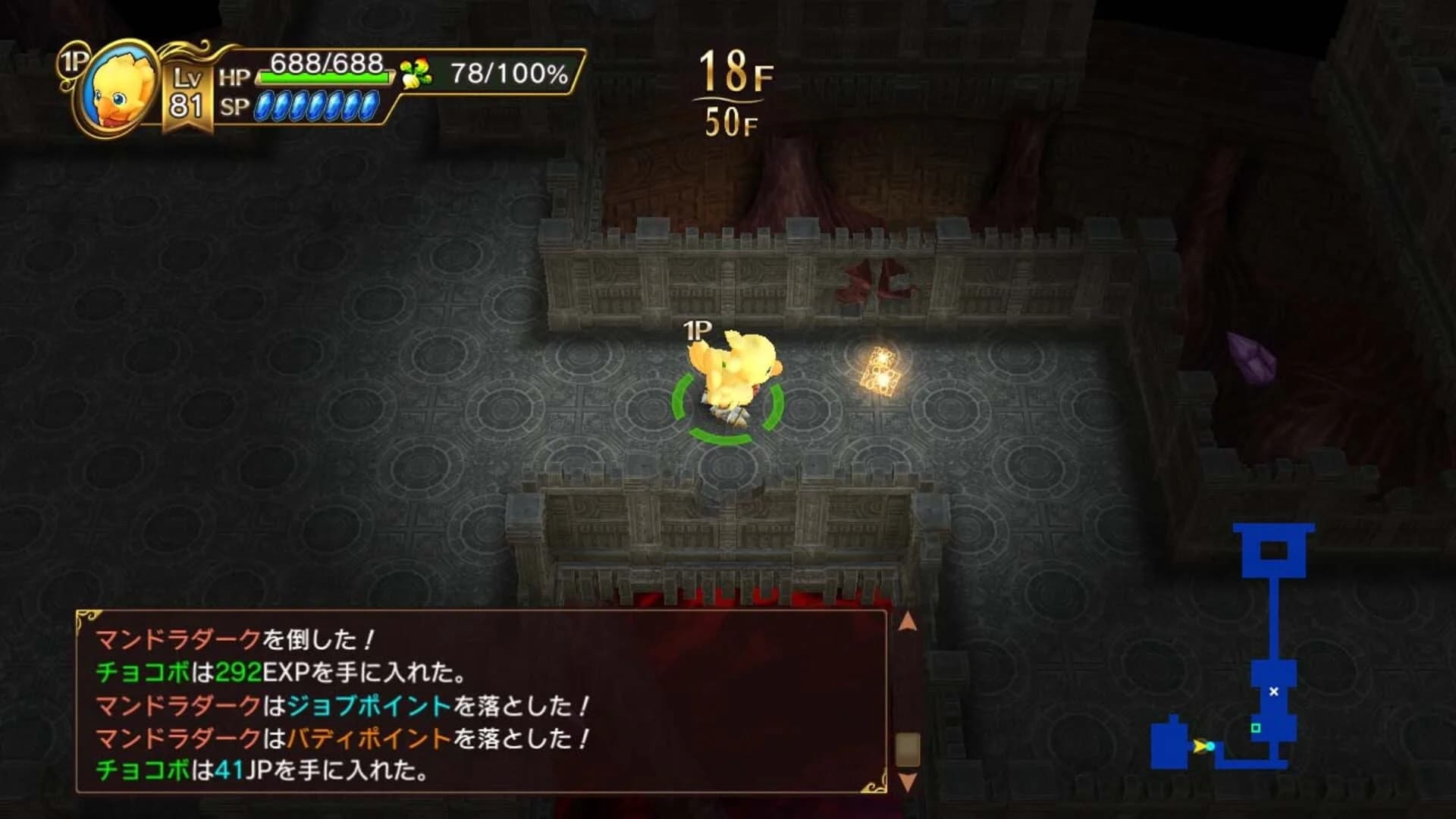Click the yellow player arrow on the minimap
Viewport: 1456px width, 819px height.
(x=1198, y=747)
